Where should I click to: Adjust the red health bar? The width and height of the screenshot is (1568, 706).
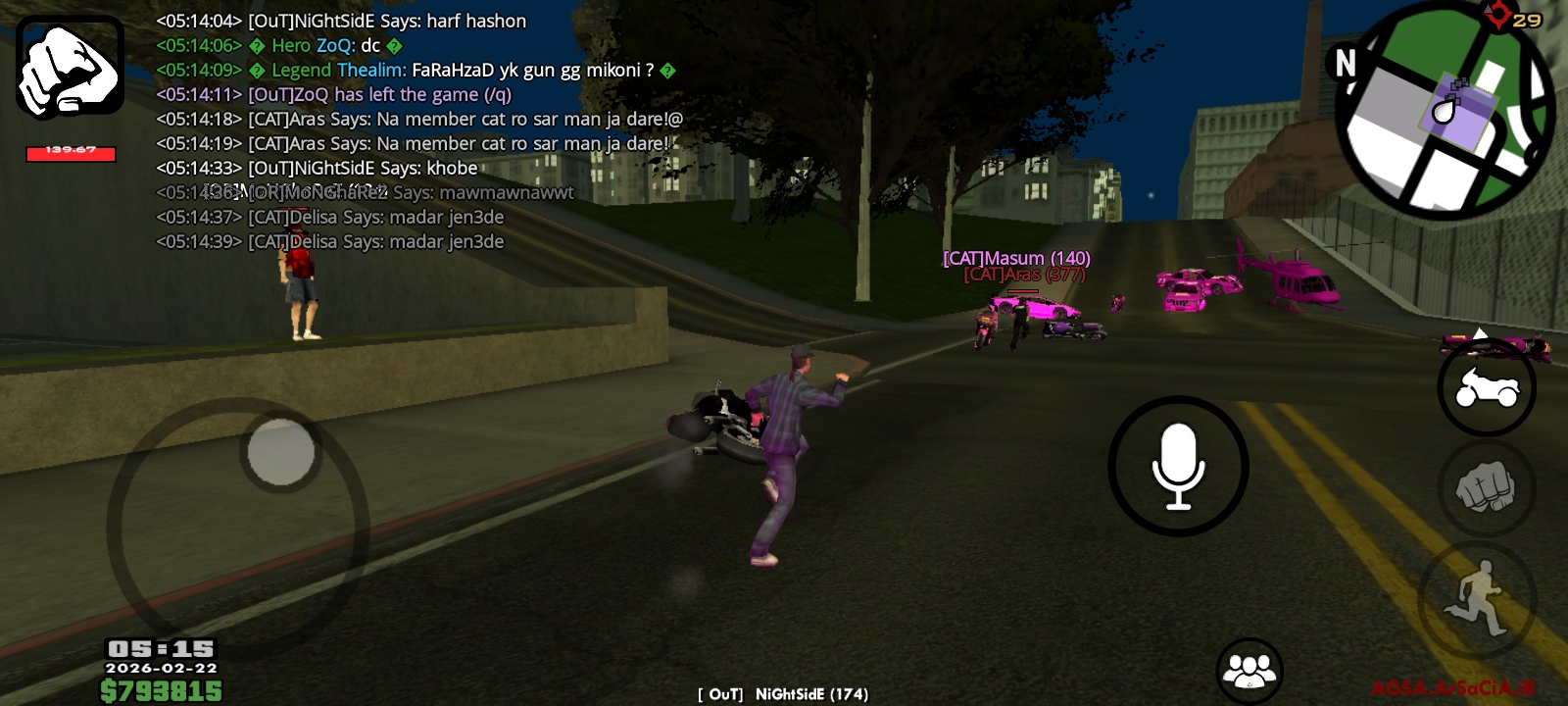pos(69,154)
